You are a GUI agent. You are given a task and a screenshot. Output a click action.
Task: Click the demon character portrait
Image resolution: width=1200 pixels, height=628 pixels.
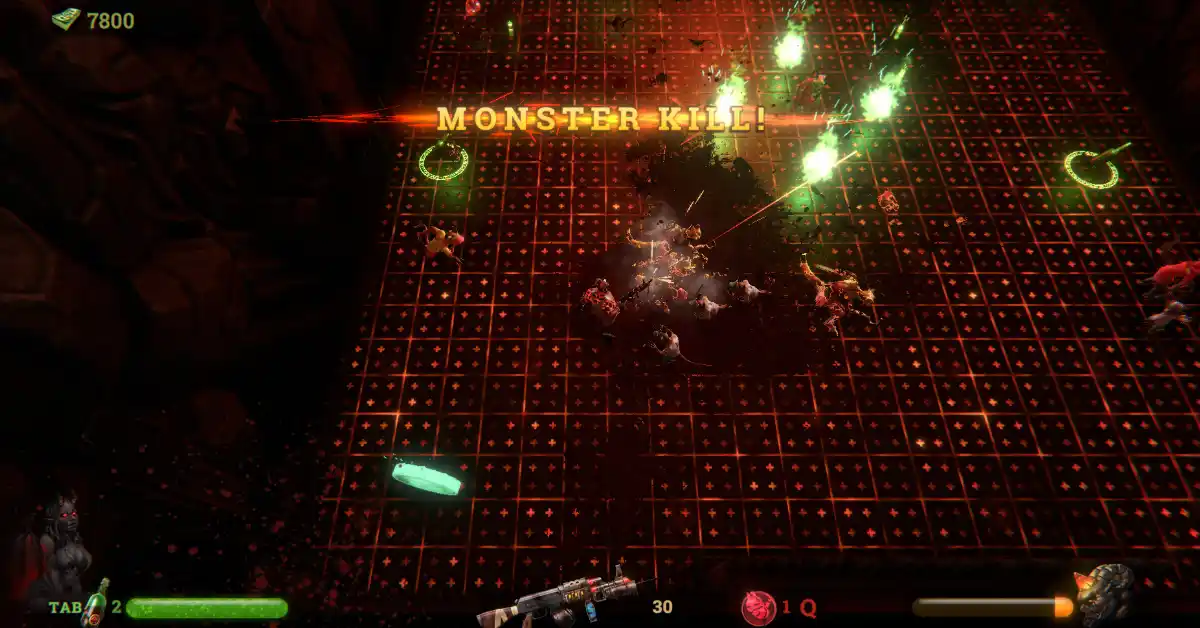click(x=60, y=545)
